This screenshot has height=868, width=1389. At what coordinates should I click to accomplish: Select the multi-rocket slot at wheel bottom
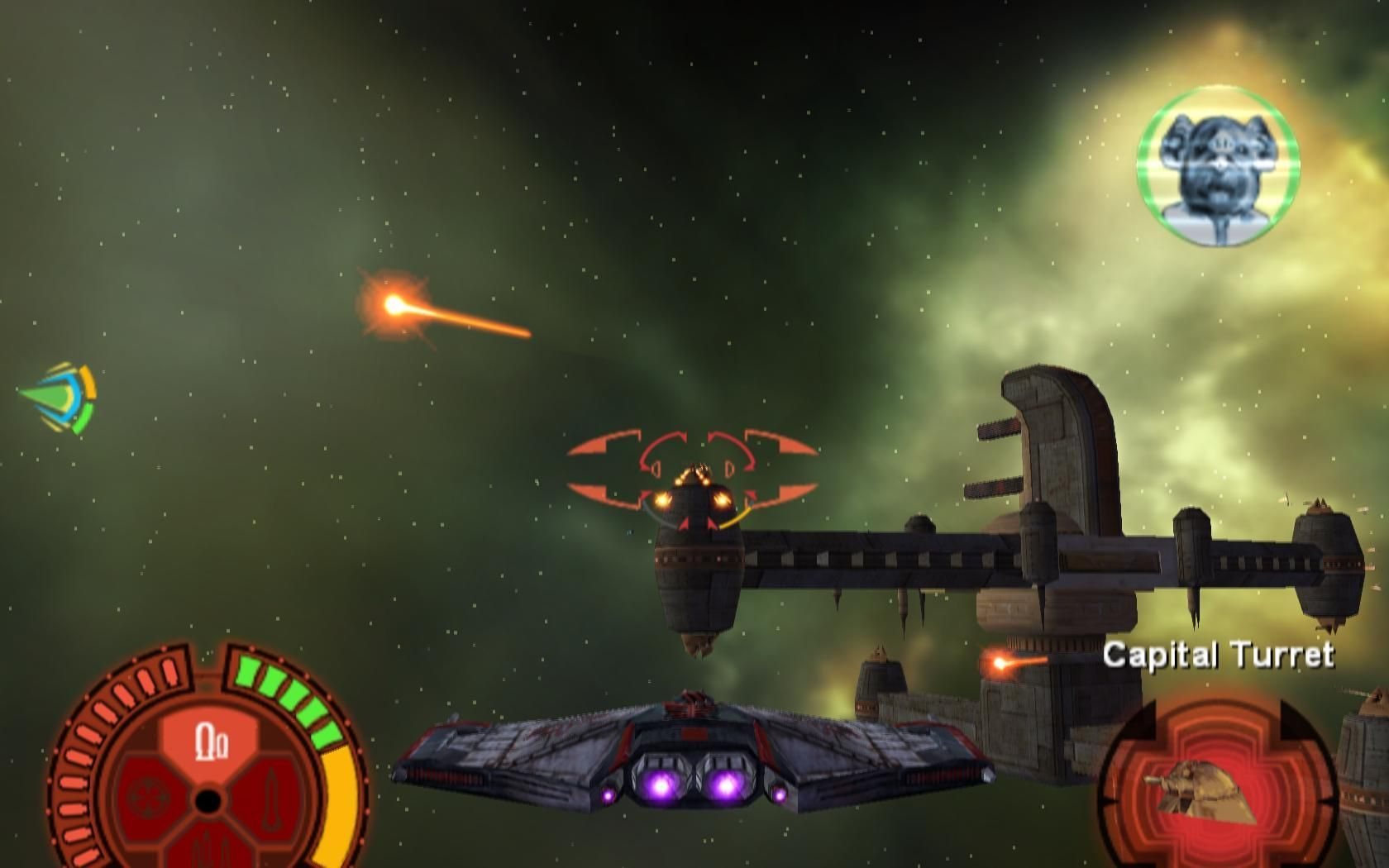click(208, 849)
